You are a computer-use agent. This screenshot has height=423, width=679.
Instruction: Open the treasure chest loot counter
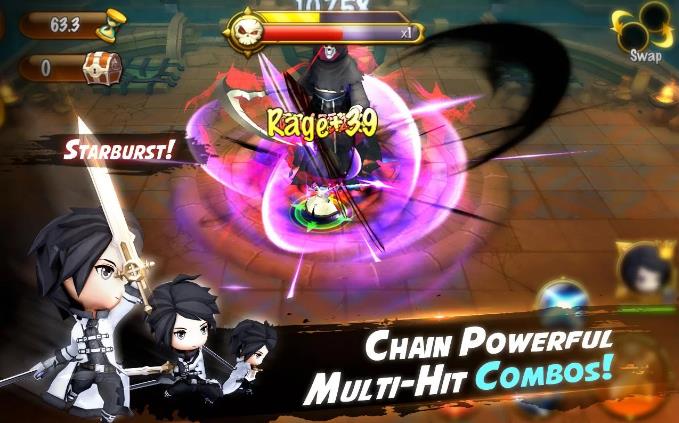pos(101,67)
